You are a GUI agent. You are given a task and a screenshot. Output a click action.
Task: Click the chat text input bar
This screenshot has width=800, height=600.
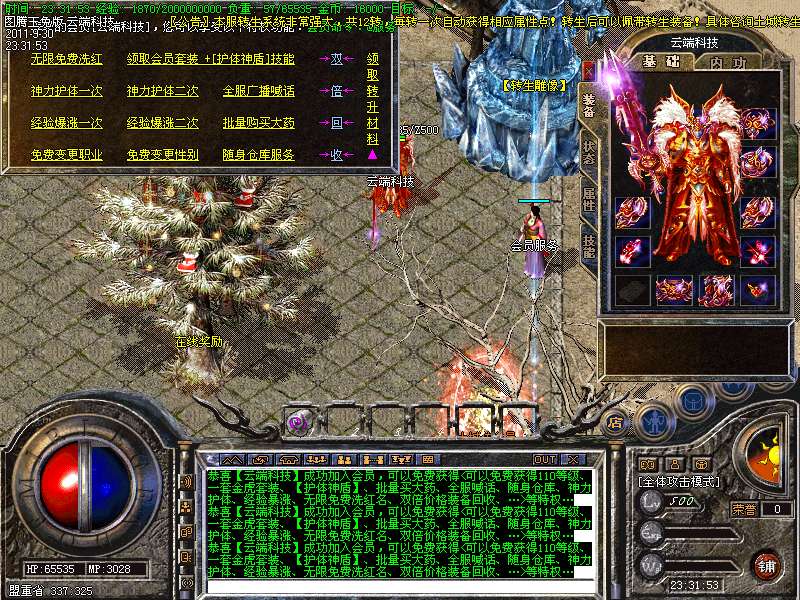pos(390,586)
